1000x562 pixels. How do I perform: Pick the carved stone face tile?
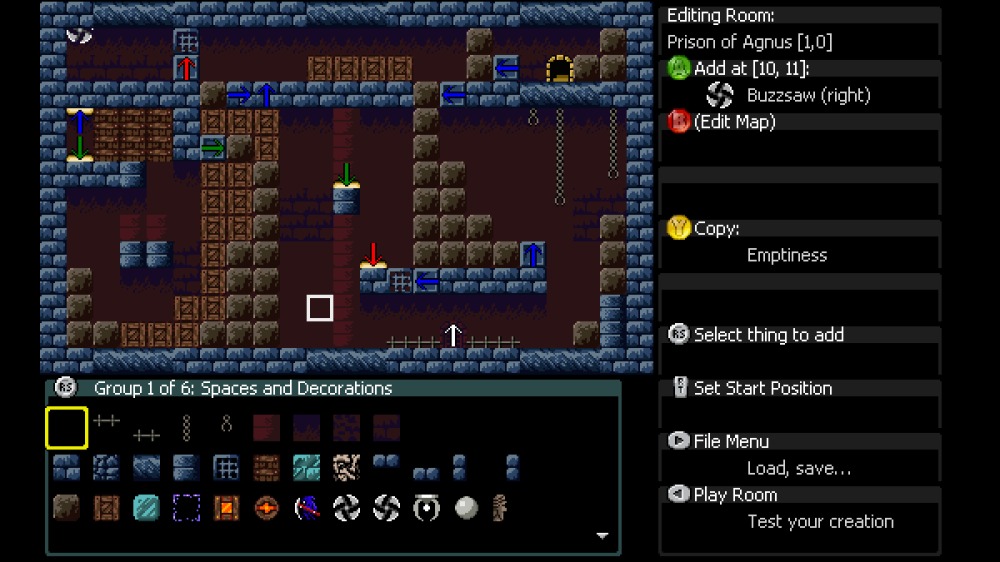(x=346, y=468)
